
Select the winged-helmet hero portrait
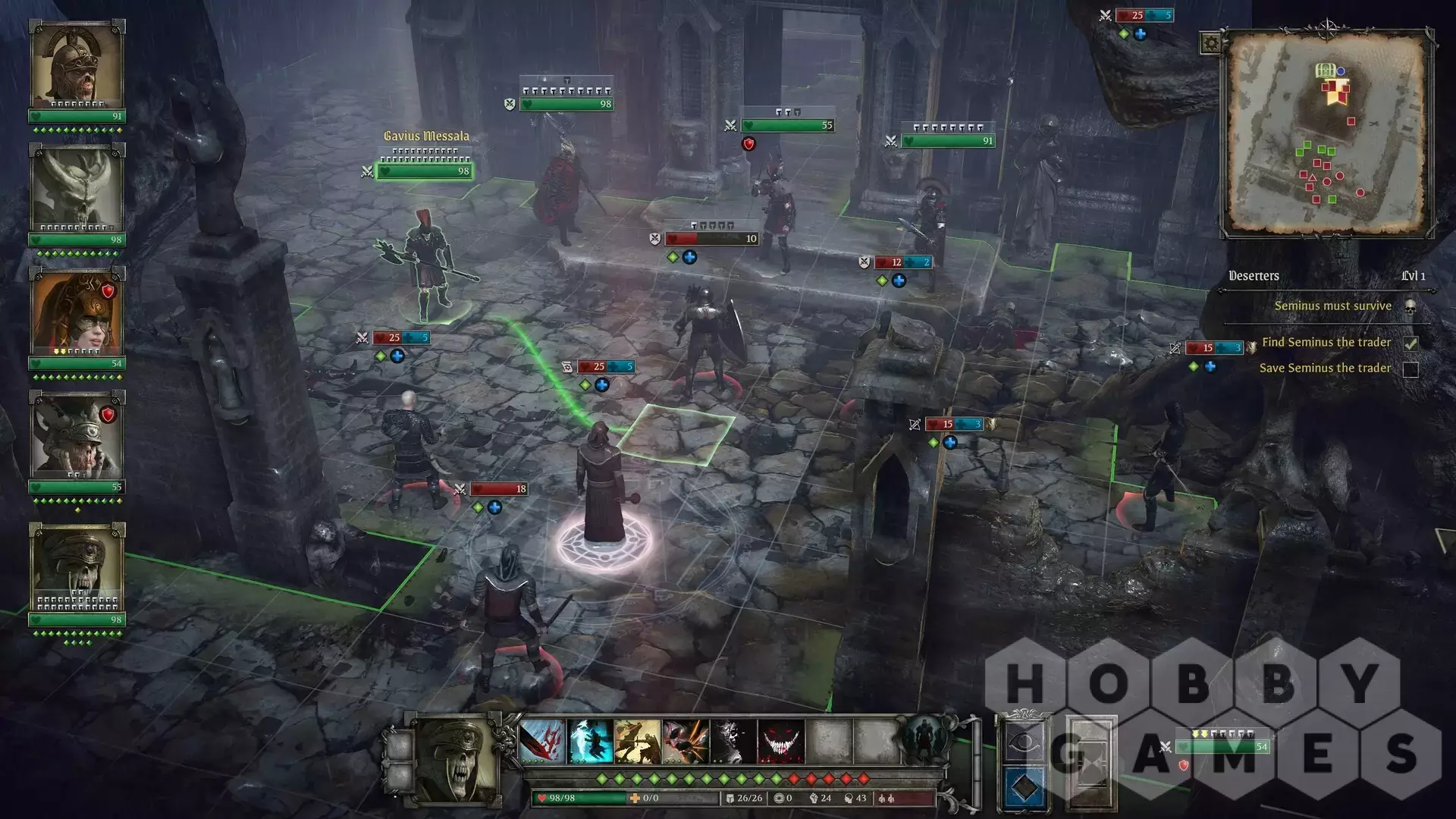(x=77, y=436)
